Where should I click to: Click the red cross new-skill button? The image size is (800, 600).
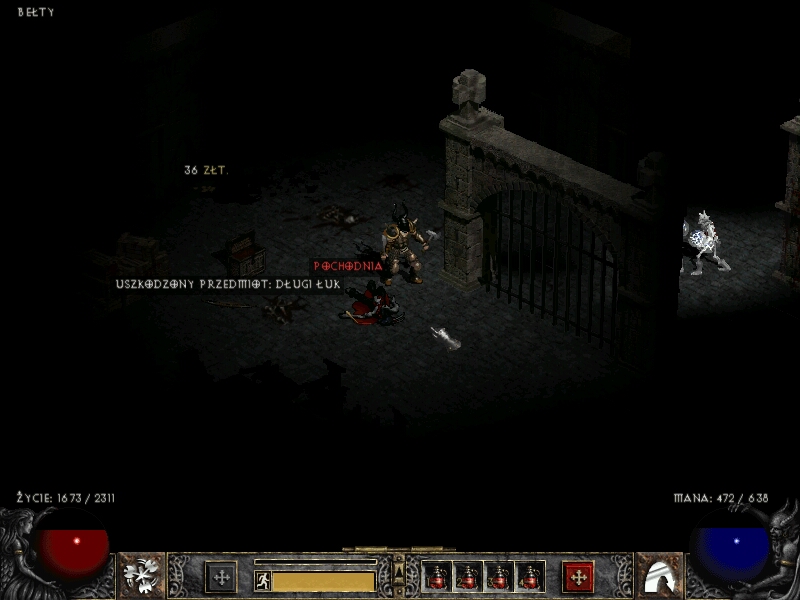pyautogui.click(x=578, y=577)
